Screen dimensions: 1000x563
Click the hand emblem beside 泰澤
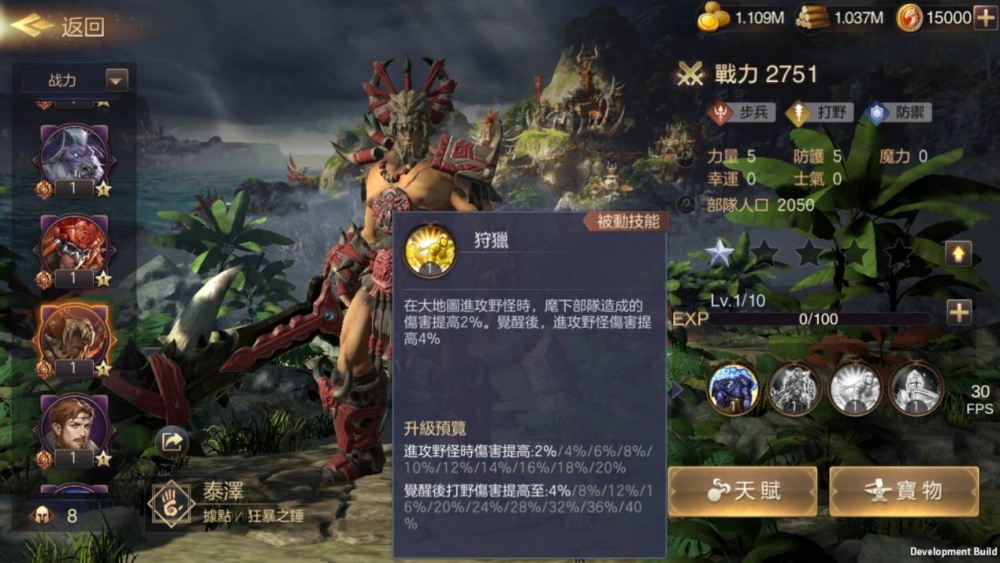pos(170,503)
